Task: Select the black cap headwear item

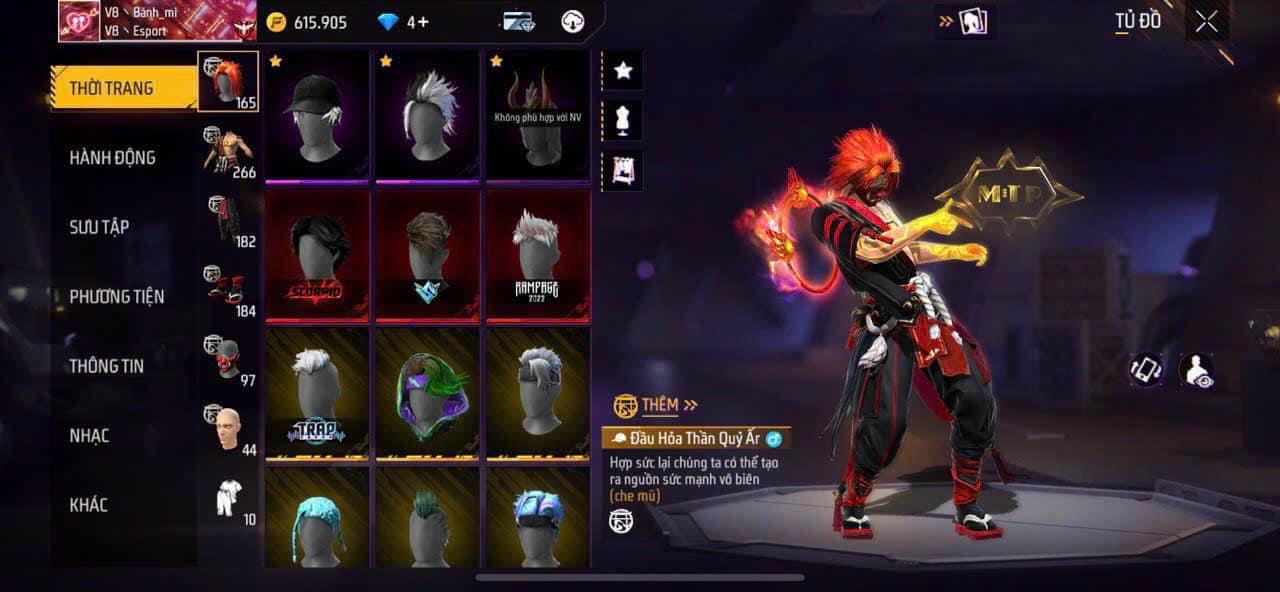Action: click(x=318, y=115)
